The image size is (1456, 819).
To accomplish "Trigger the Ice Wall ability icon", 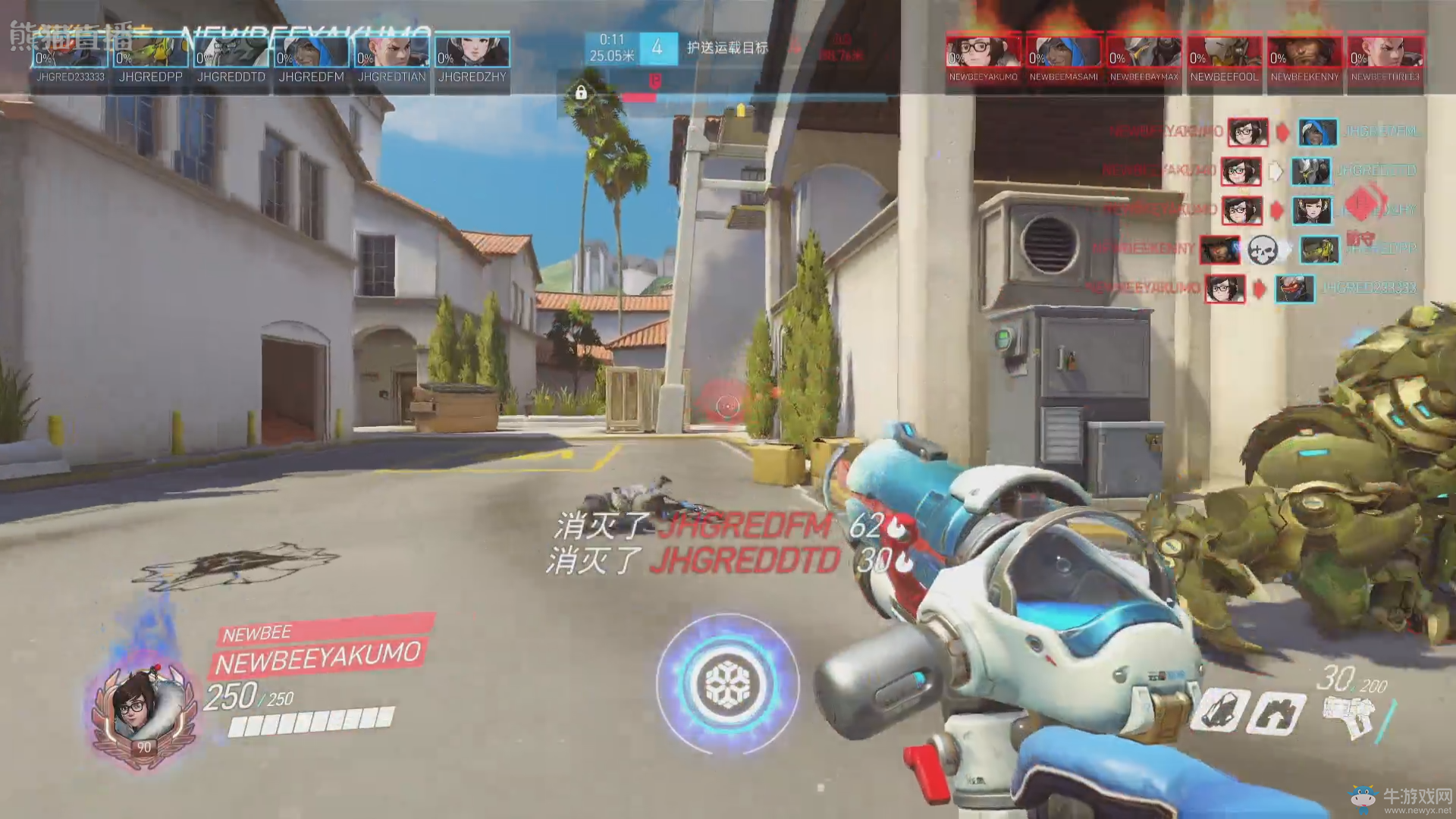I will (1279, 713).
